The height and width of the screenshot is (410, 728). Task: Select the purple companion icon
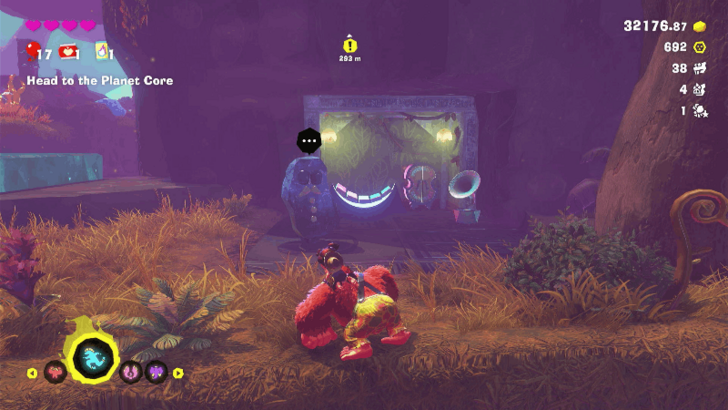(155, 373)
